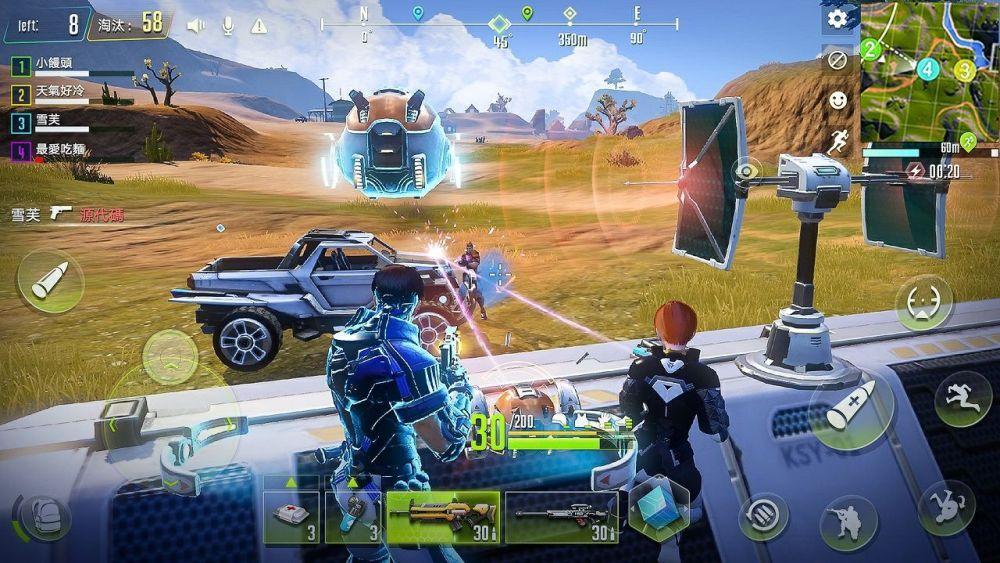The width and height of the screenshot is (1000, 563).
Task: Open the settings gear menu
Action: click(838, 19)
